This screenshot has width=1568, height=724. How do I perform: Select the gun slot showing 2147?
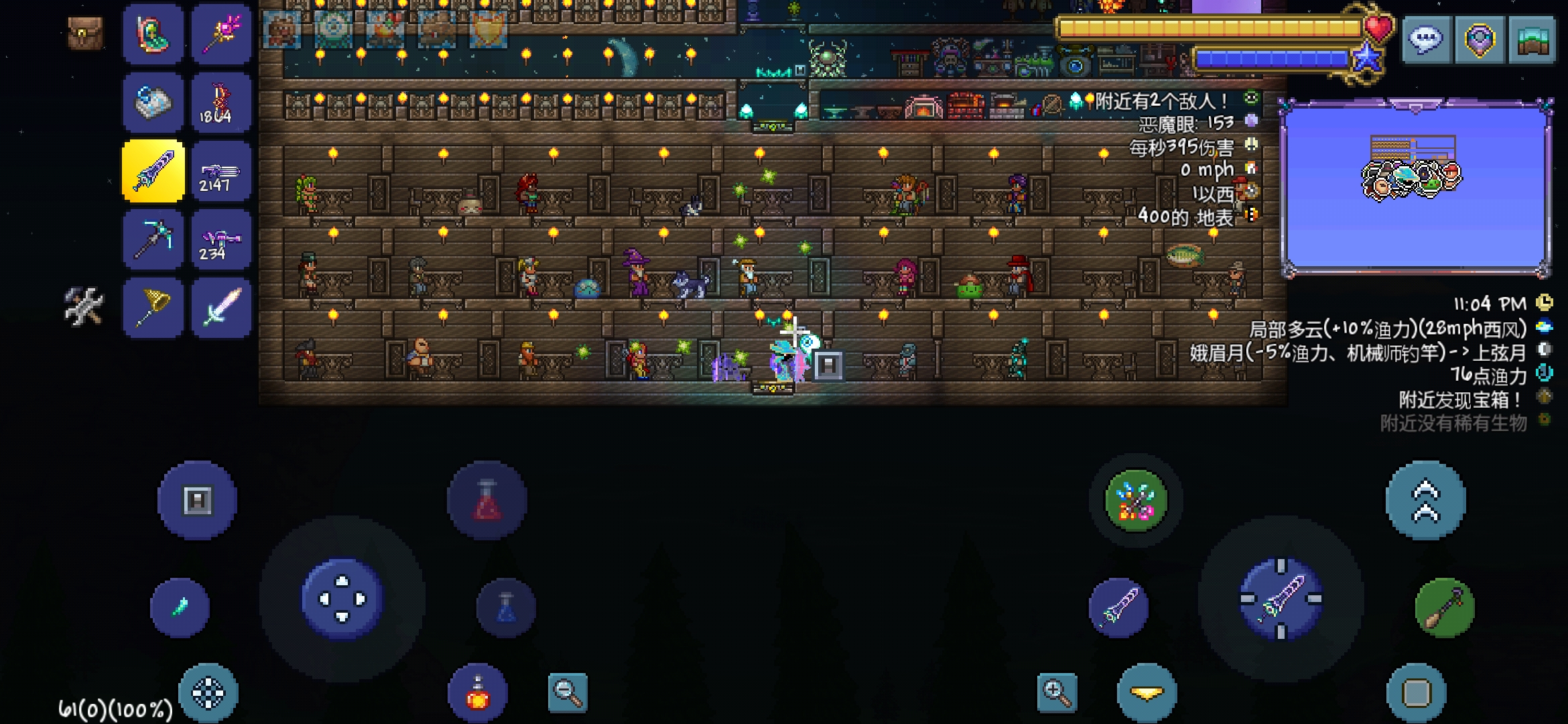tap(221, 172)
